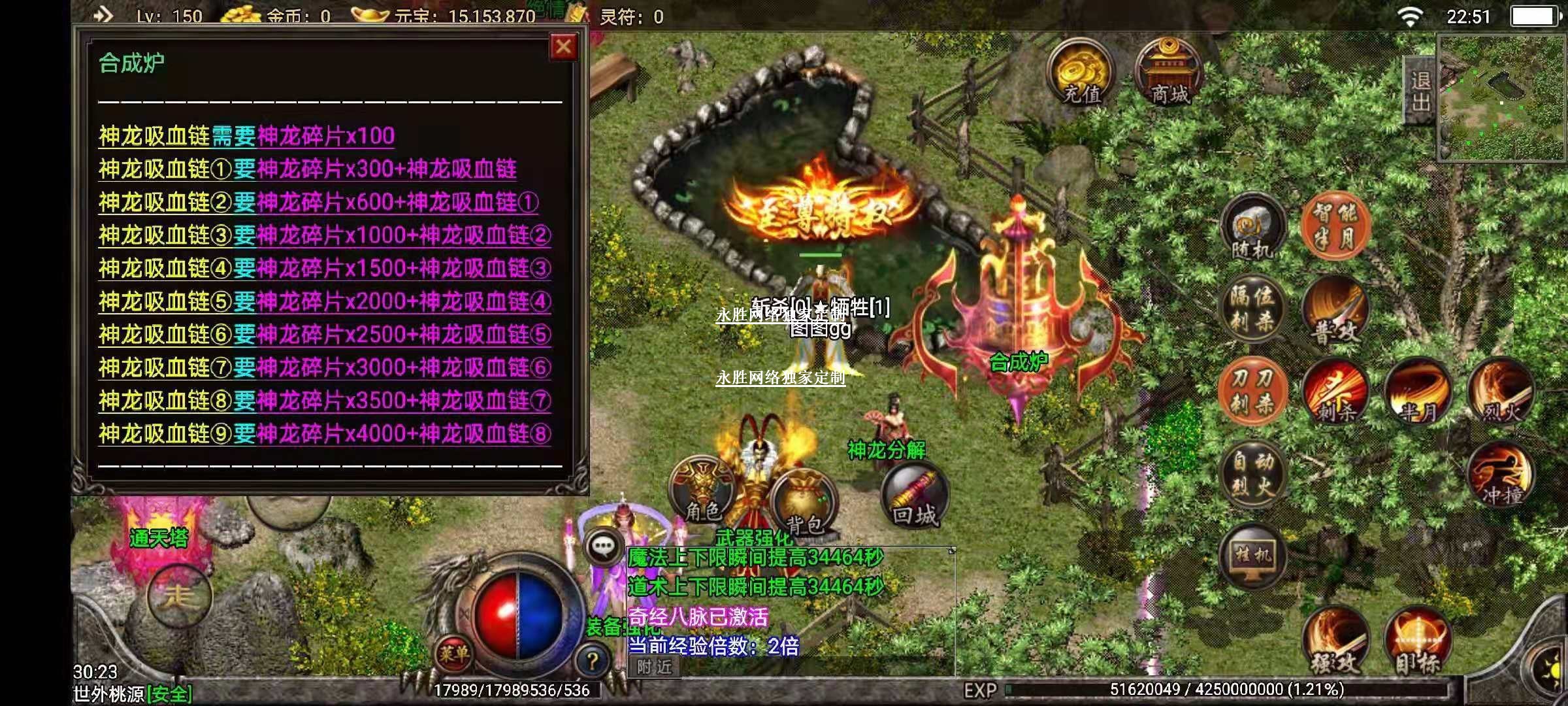Image resolution: width=1568 pixels, height=706 pixels.
Task: Use the 随机 random teleport stone
Action: click(1252, 227)
